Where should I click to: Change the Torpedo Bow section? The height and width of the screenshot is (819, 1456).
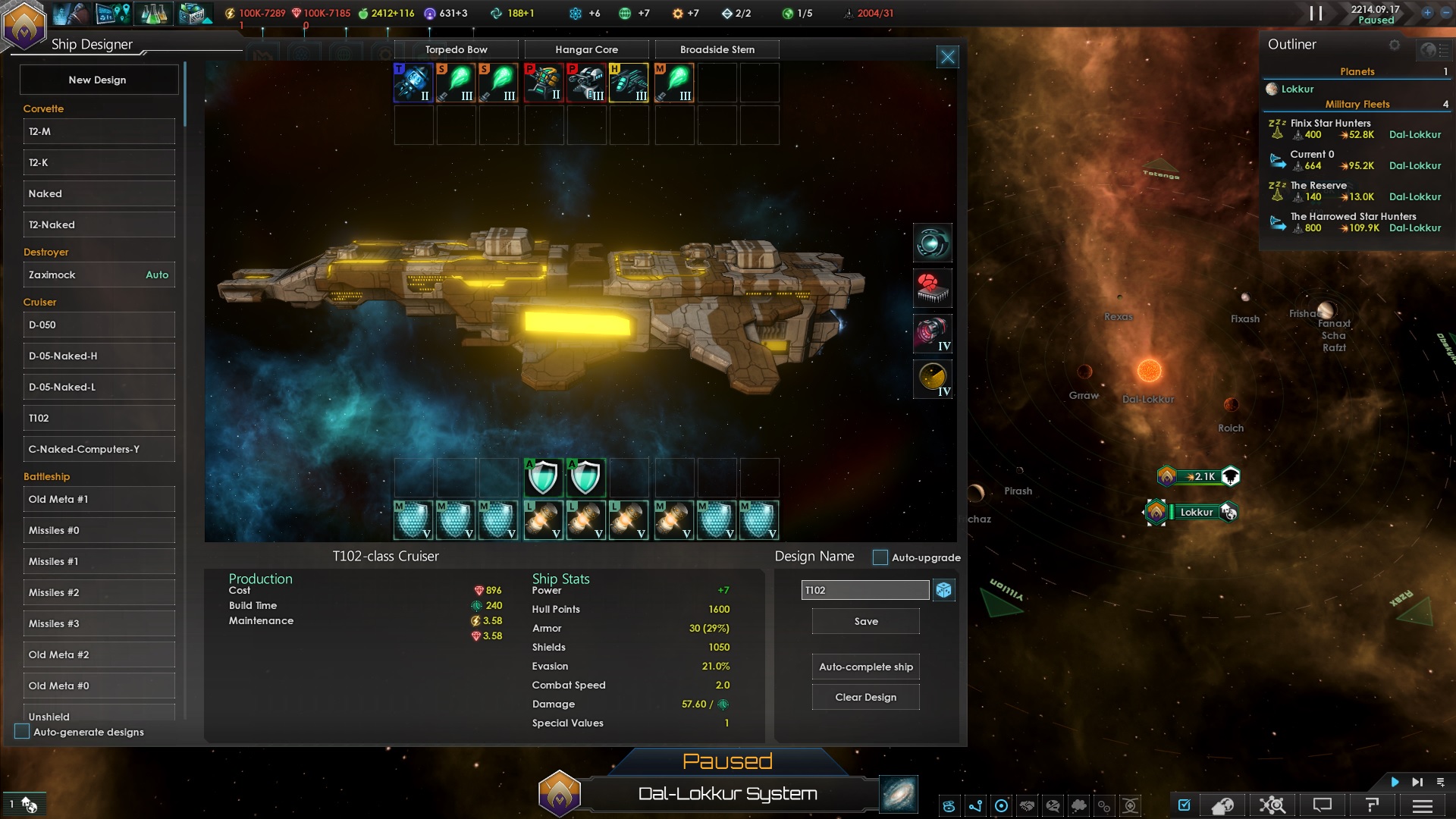[457, 49]
